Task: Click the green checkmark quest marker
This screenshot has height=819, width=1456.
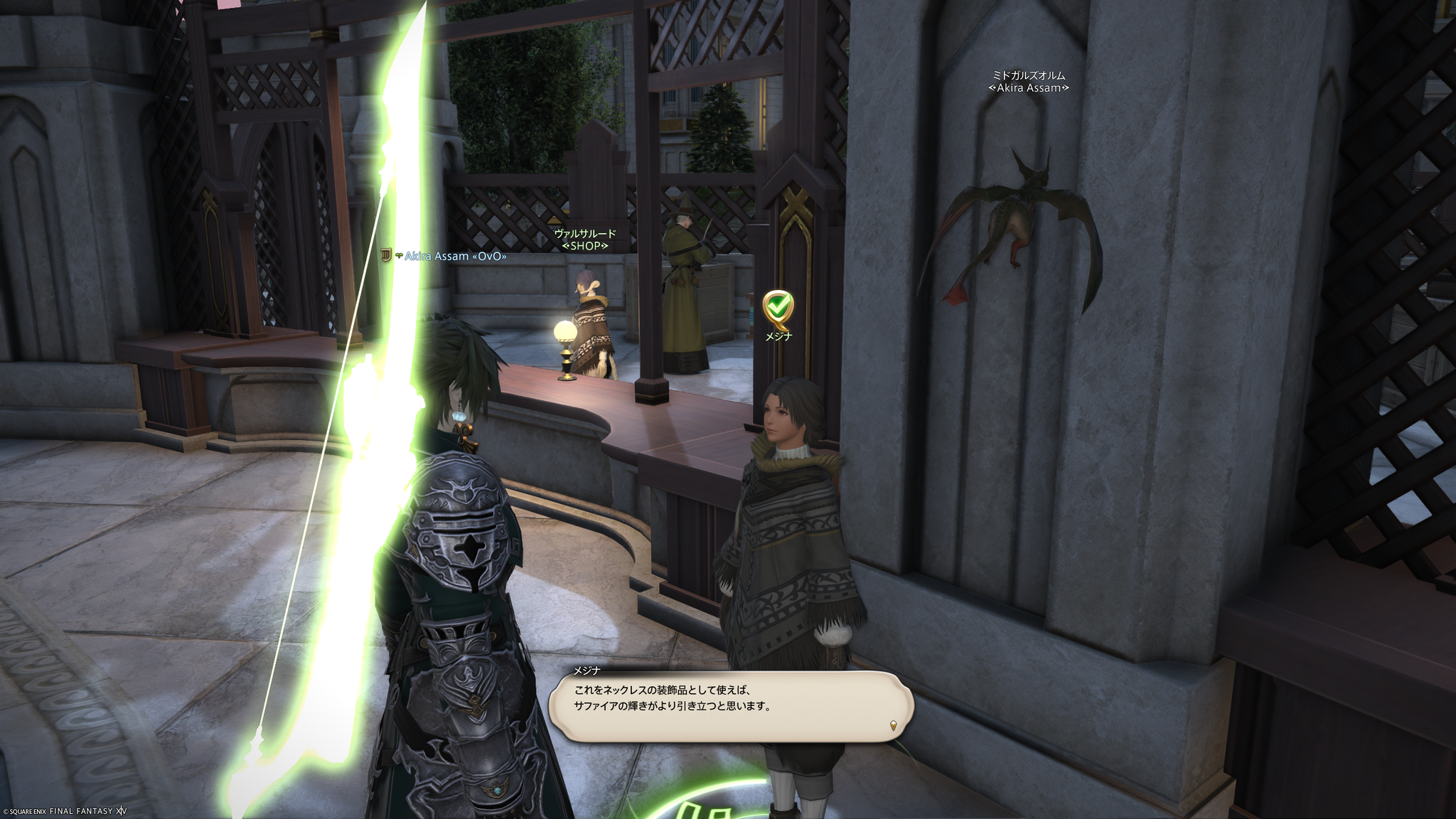Action: coord(778,308)
